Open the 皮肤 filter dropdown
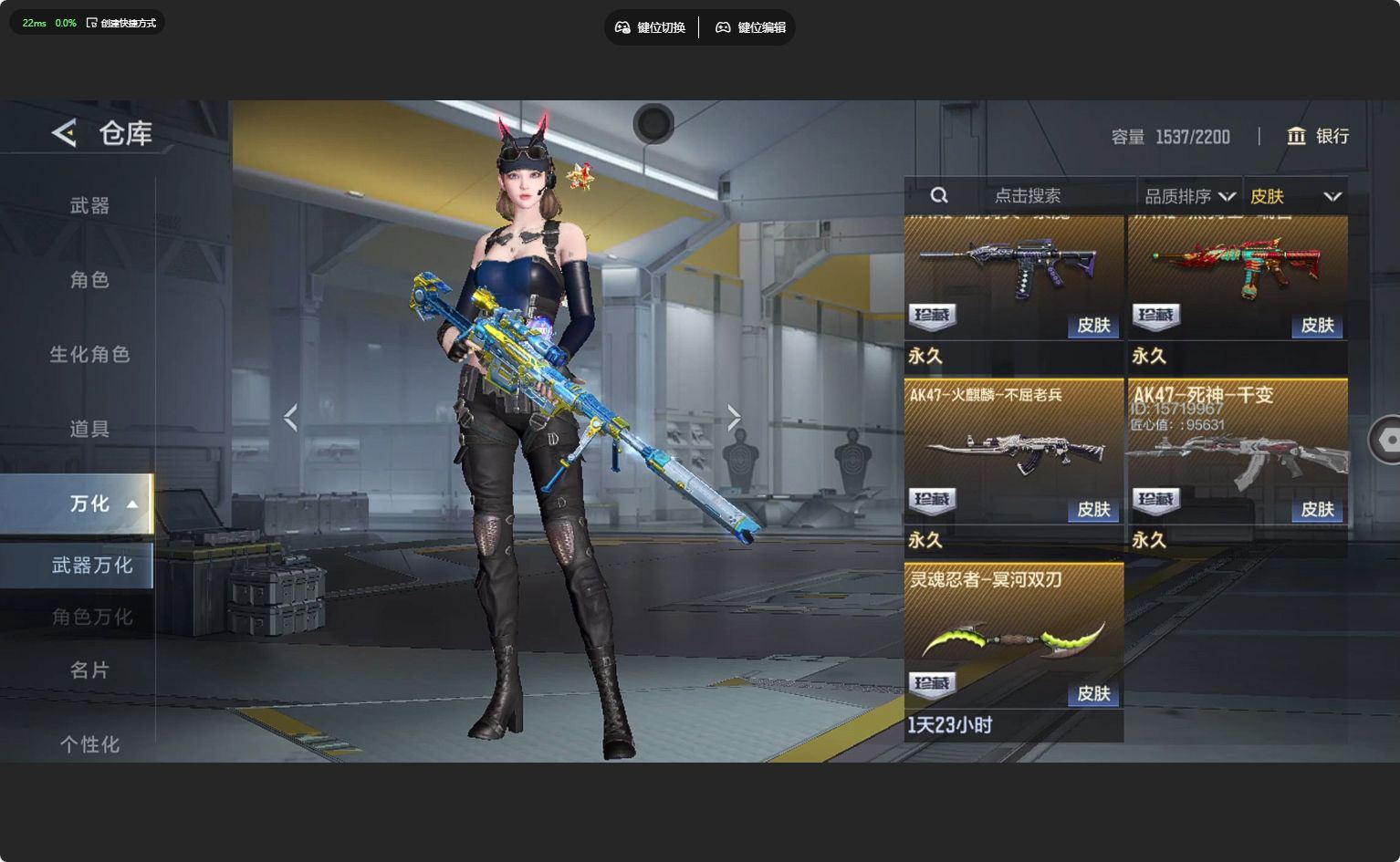The image size is (1400, 862). [1295, 196]
